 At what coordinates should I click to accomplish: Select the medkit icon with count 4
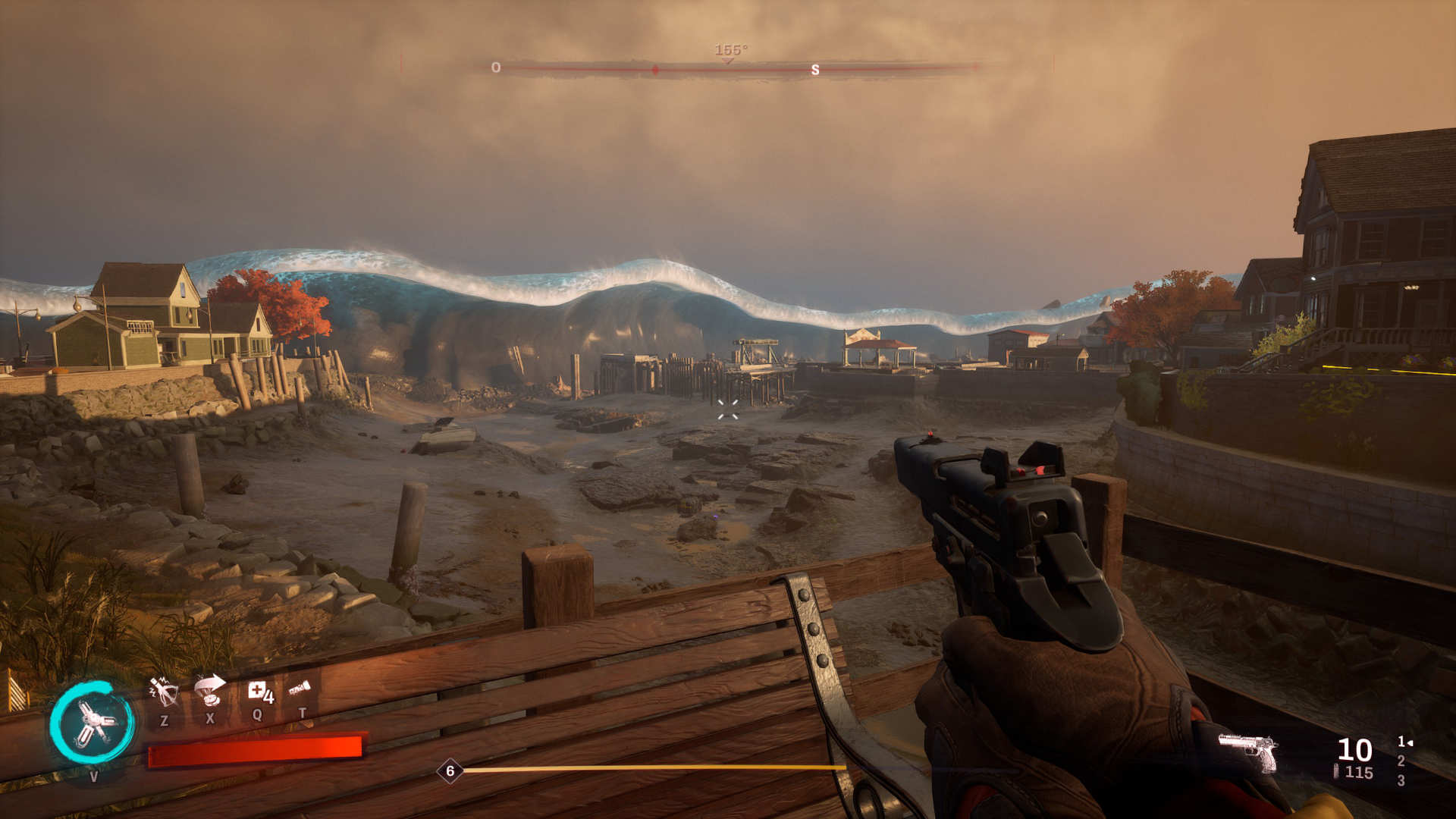[259, 692]
